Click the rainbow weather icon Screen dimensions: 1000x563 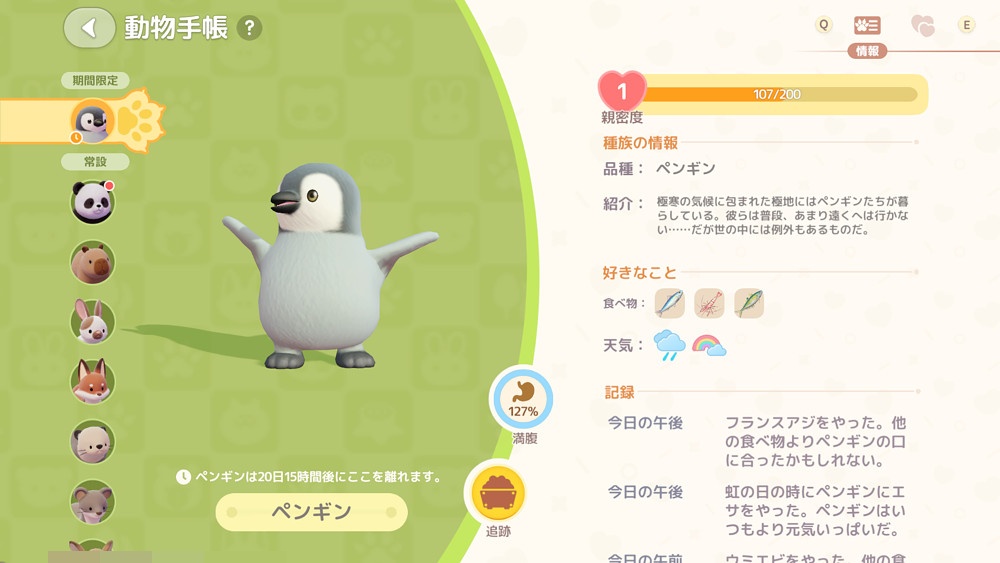[709, 346]
